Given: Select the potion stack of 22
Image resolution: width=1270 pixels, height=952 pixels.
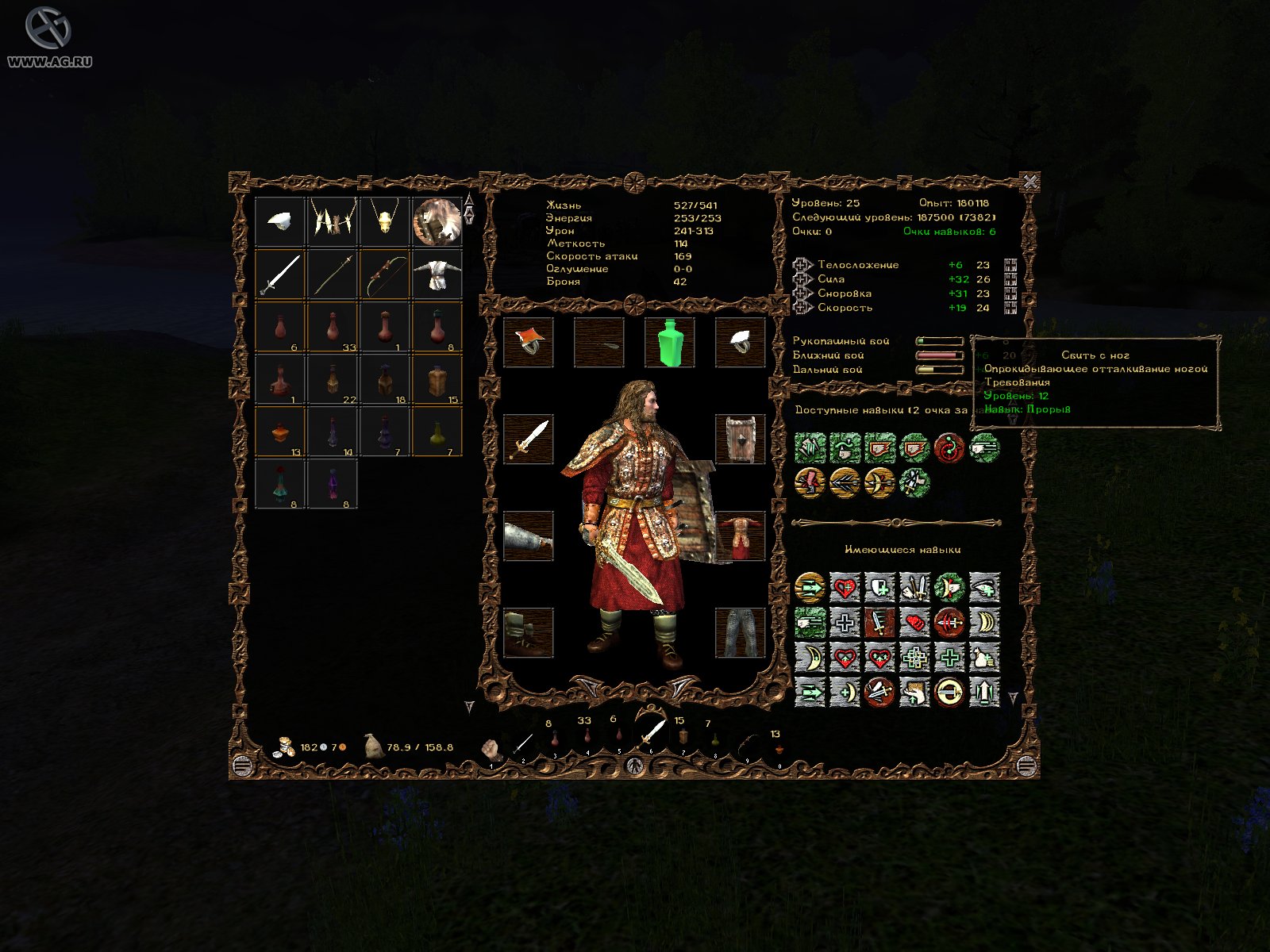Looking at the screenshot, I should 333,379.
